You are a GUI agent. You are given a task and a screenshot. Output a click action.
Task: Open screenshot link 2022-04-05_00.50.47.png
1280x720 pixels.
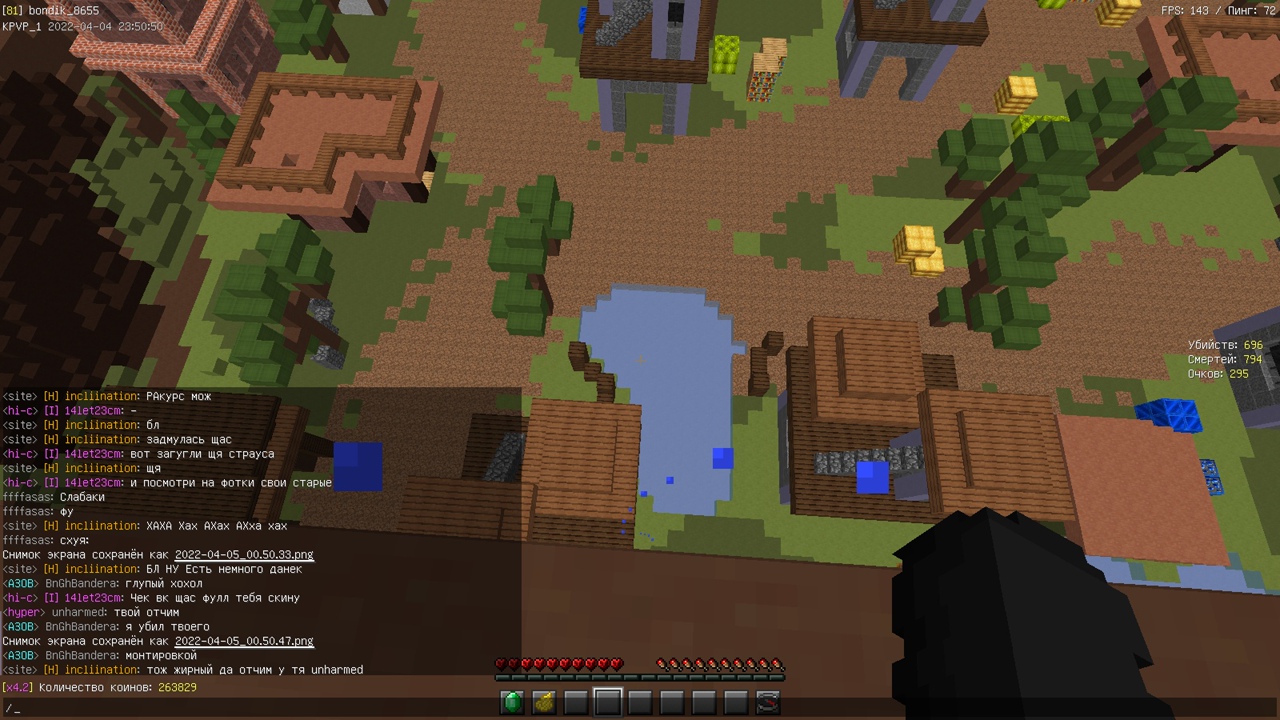(244, 641)
